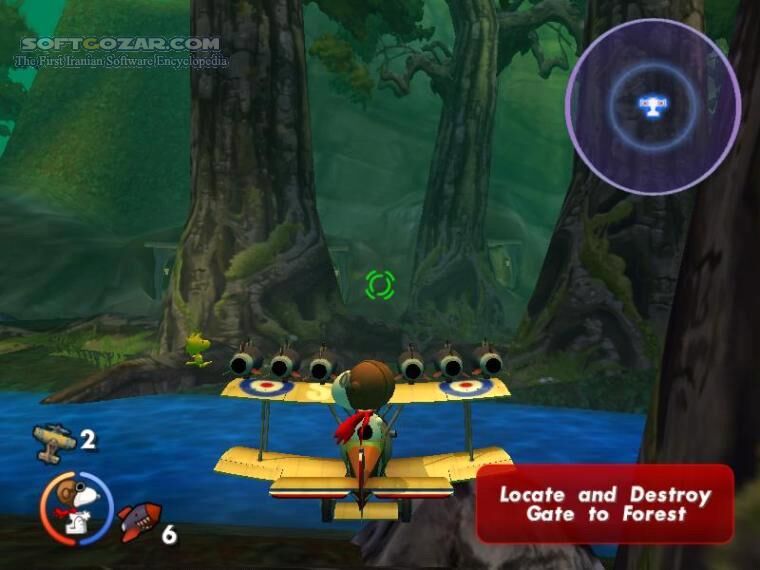Choose the rocket weapon icon

[139, 522]
